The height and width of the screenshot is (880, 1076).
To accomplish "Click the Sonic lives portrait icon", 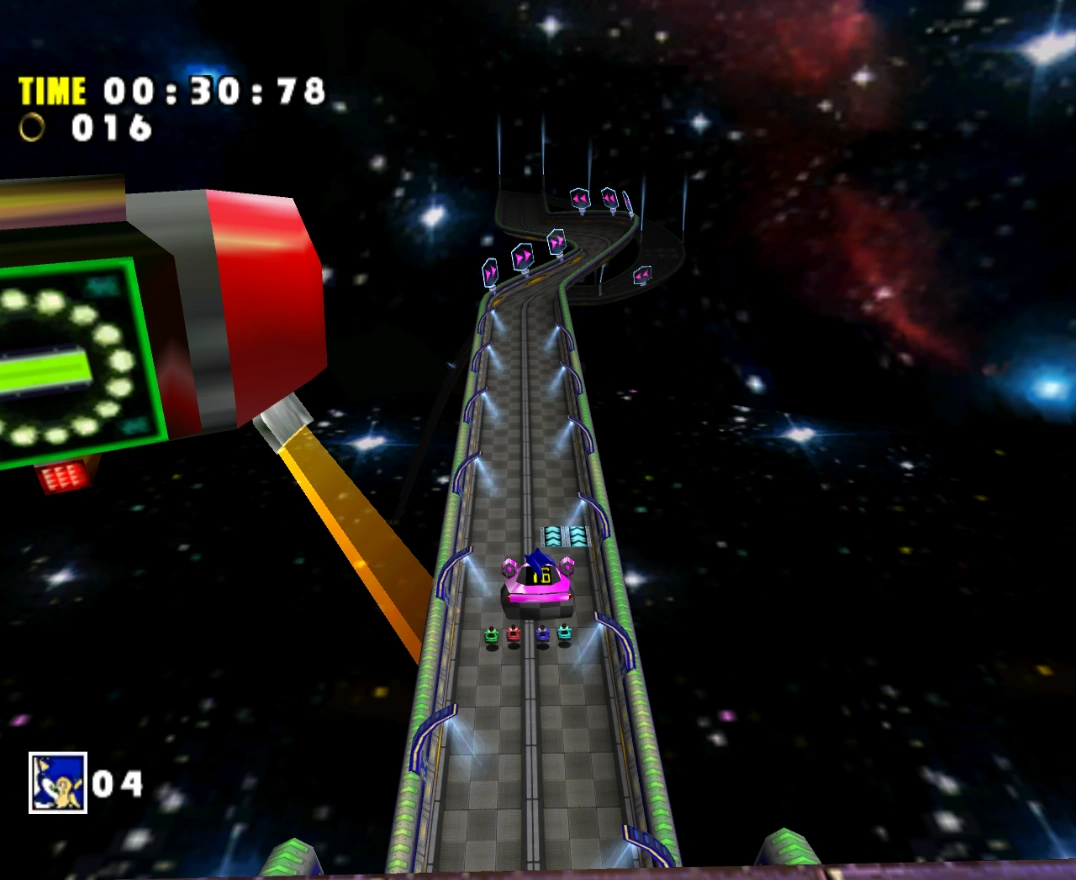I will (58, 782).
